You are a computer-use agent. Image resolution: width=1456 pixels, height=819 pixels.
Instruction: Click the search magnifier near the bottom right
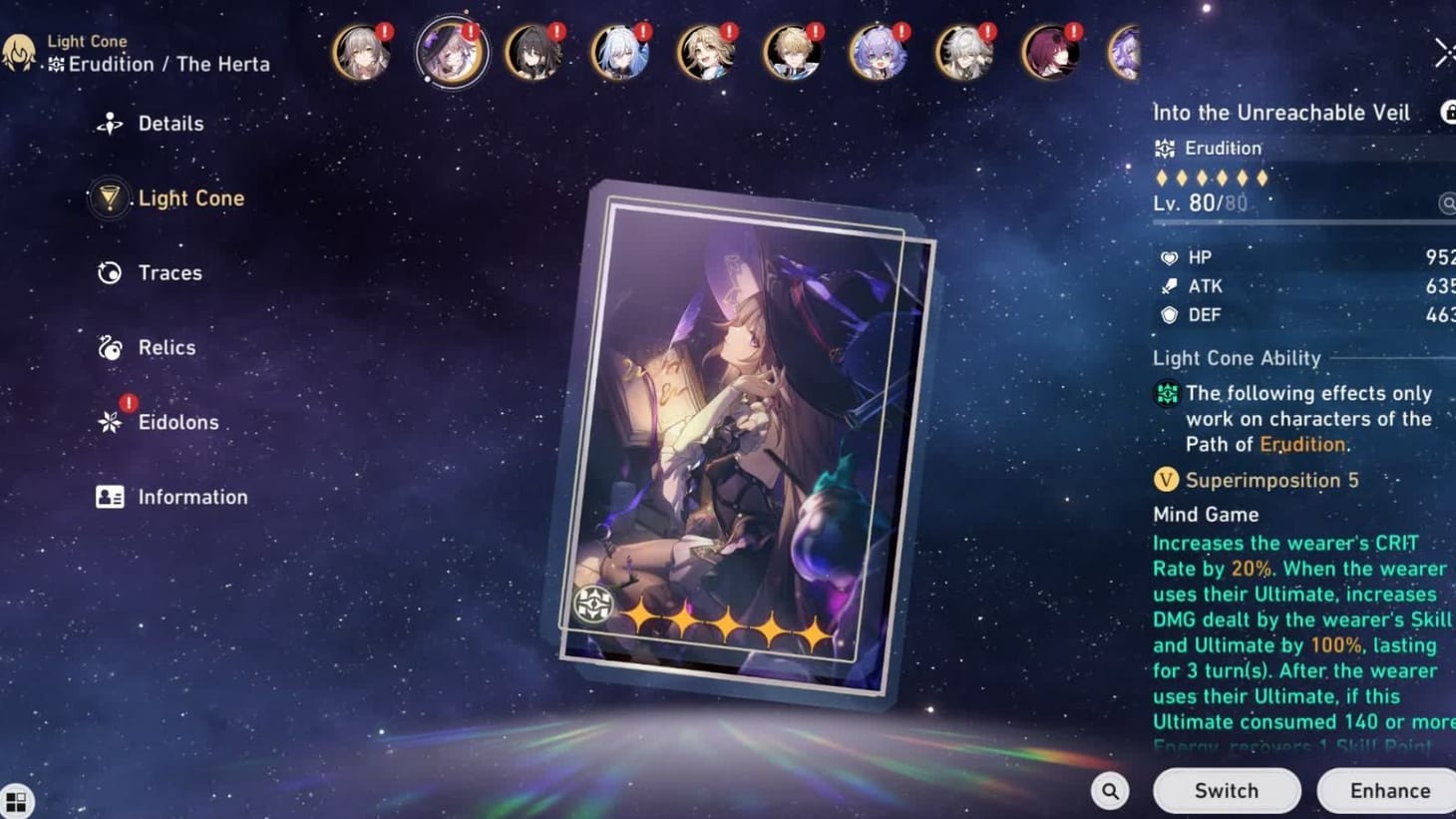[x=1110, y=790]
